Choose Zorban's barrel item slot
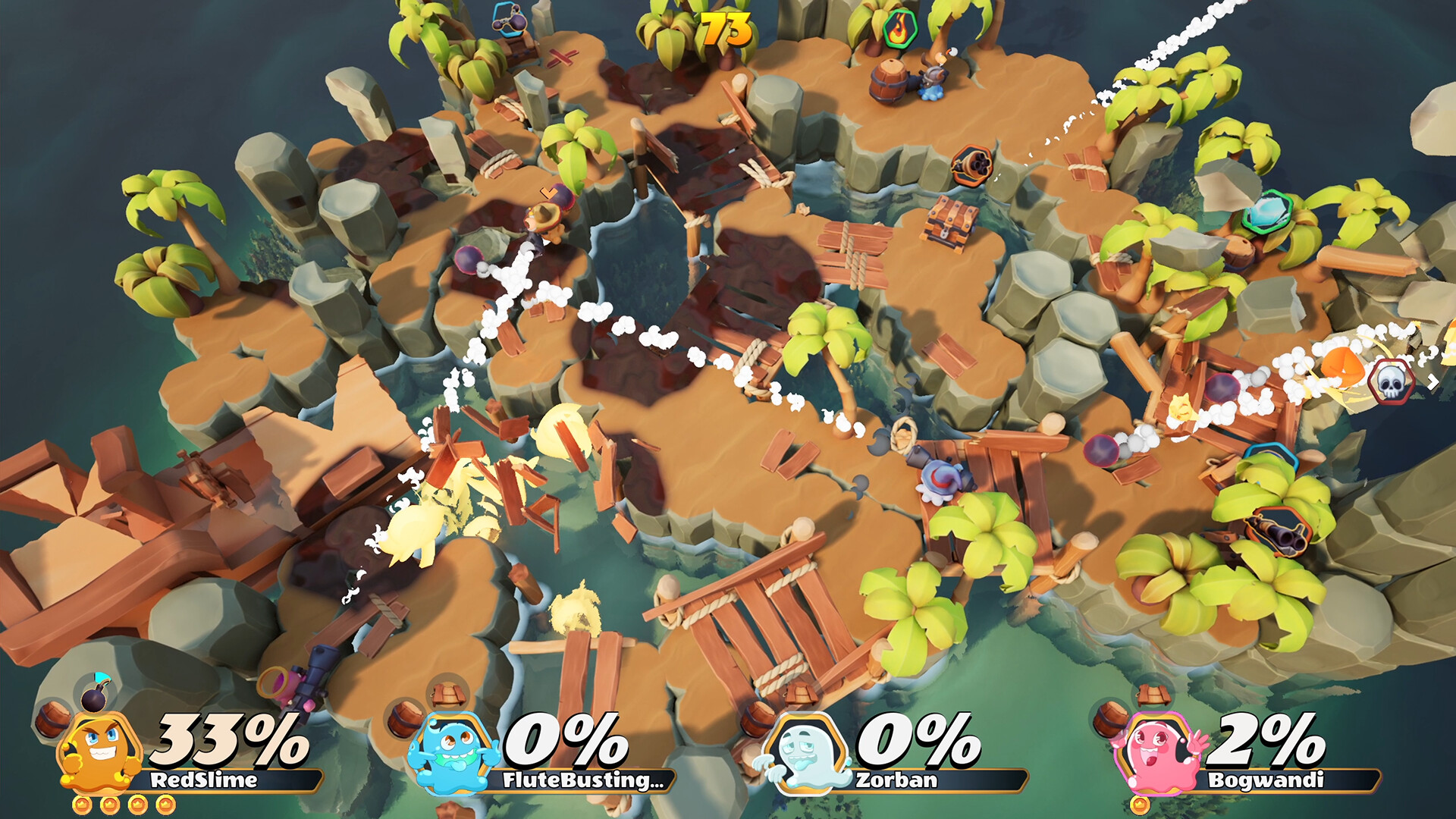The width and height of the screenshot is (1456, 819). pos(756,719)
